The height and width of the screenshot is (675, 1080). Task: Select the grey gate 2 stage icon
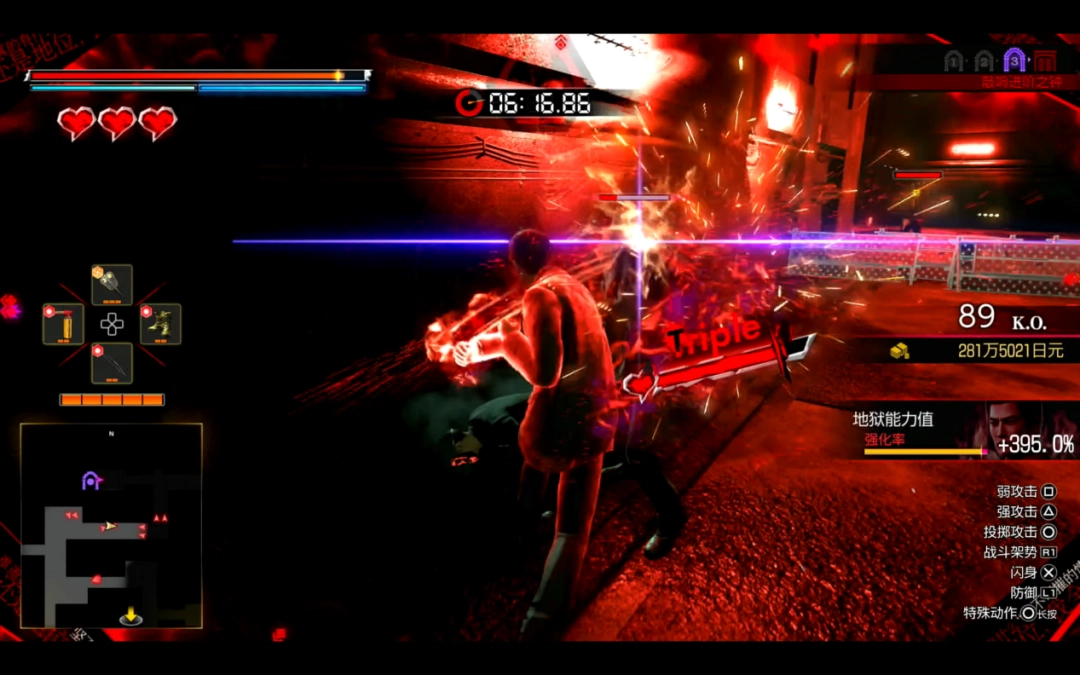(x=985, y=61)
